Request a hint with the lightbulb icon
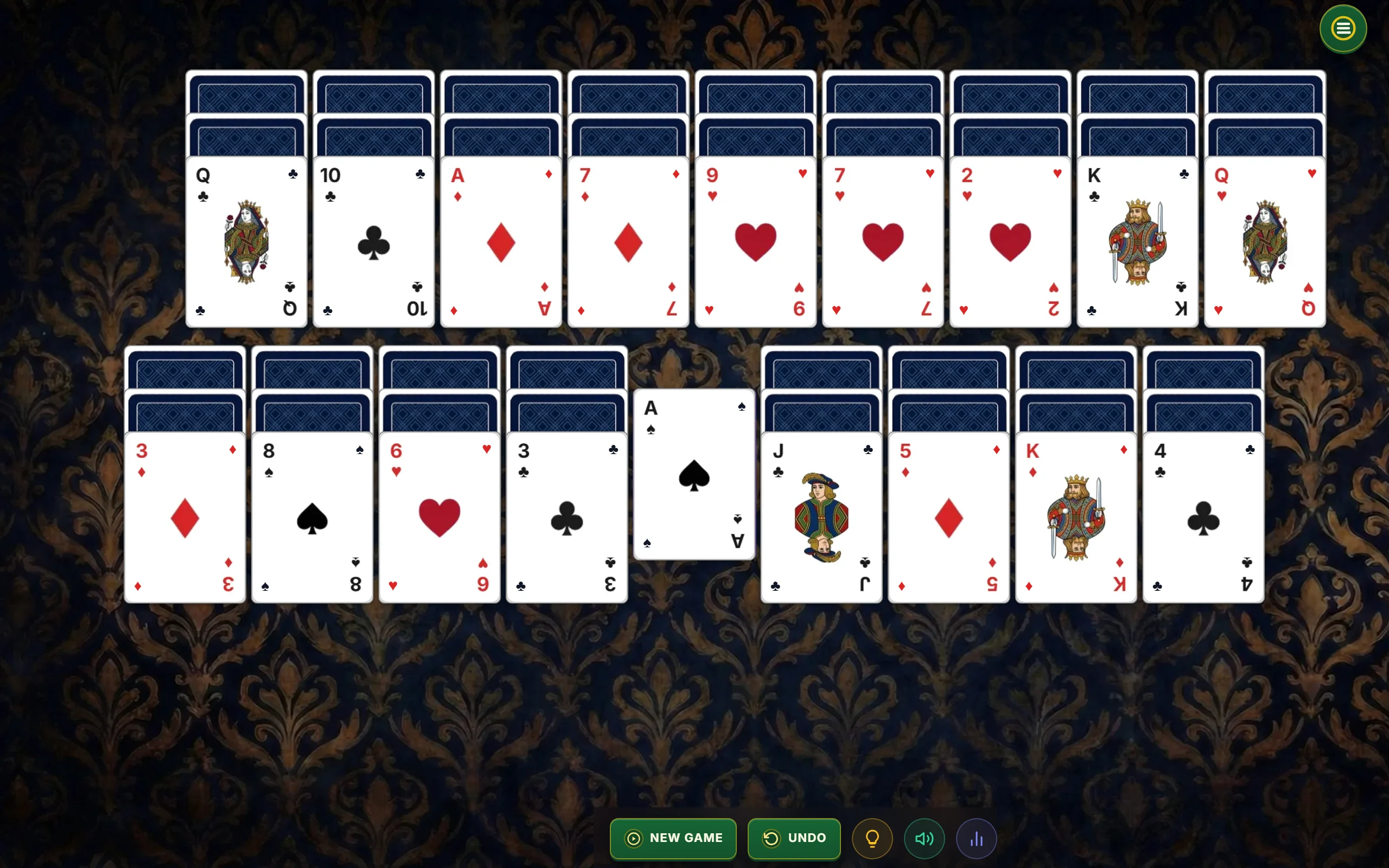Viewport: 1389px width, 868px height. [872, 838]
